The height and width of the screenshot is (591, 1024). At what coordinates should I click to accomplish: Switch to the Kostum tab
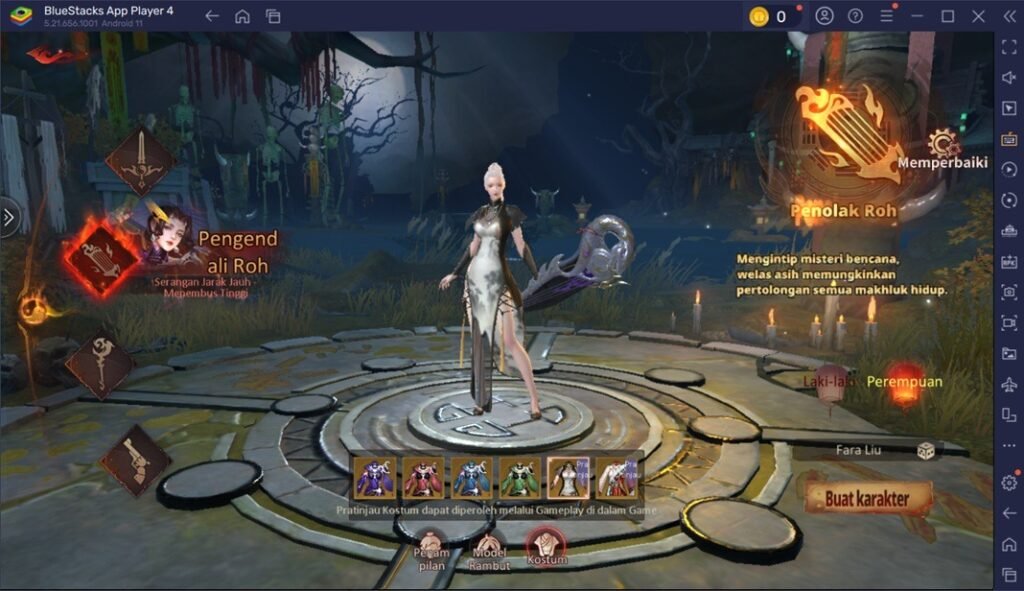(546, 547)
